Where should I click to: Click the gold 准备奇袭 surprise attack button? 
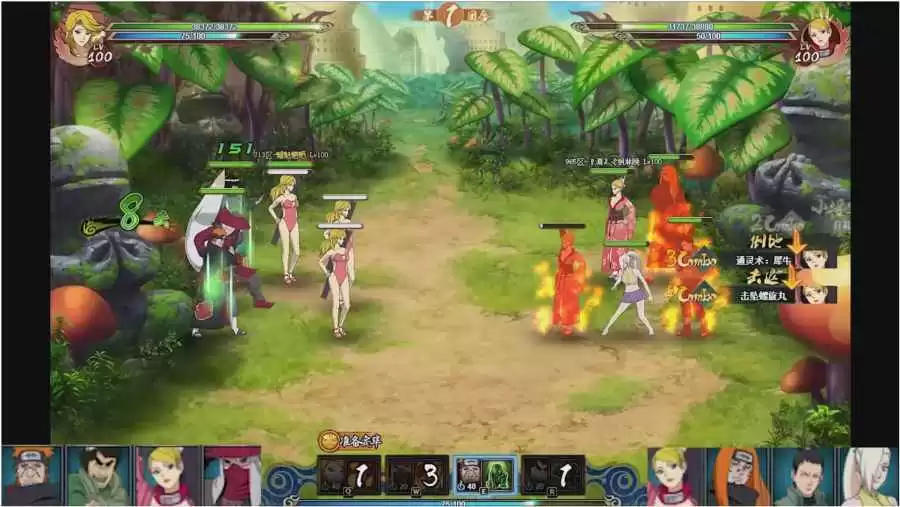tap(349, 440)
